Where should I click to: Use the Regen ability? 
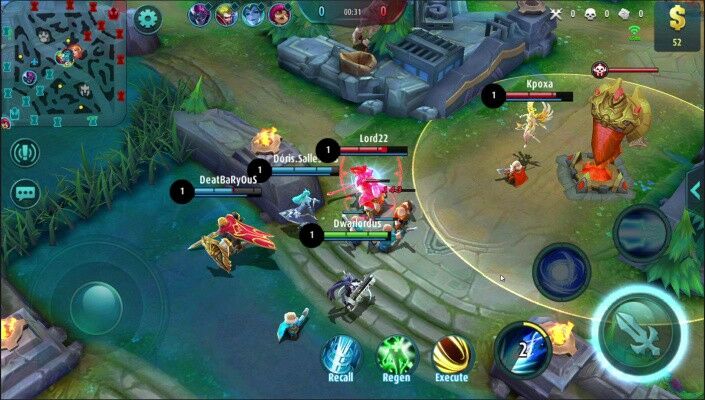click(396, 355)
